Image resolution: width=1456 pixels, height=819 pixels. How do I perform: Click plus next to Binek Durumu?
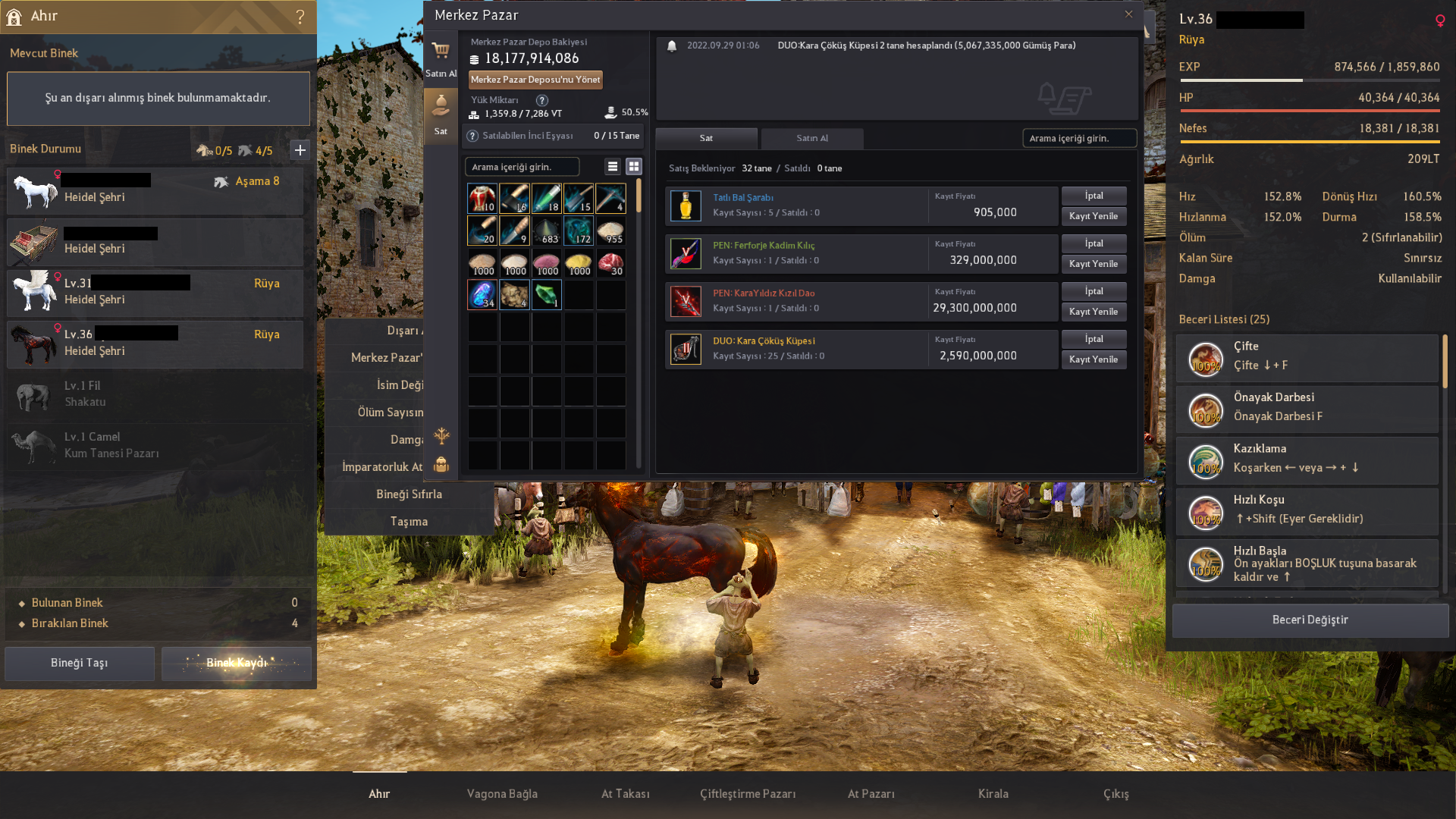(300, 150)
